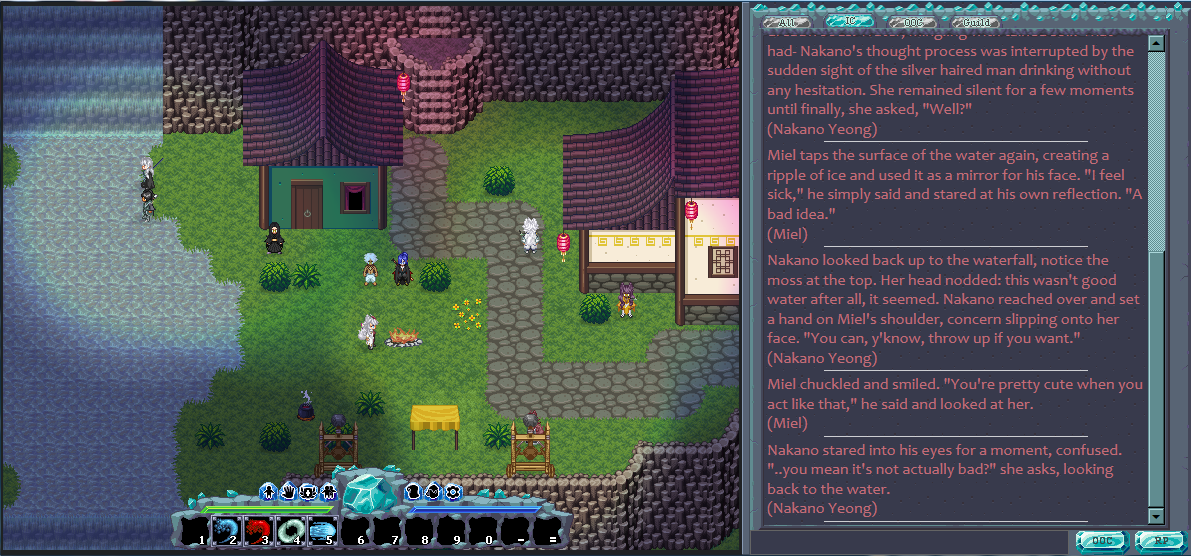Screen dimensions: 1191x556
Task: Click the RP button beside the chat input
Action: [x=1158, y=541]
